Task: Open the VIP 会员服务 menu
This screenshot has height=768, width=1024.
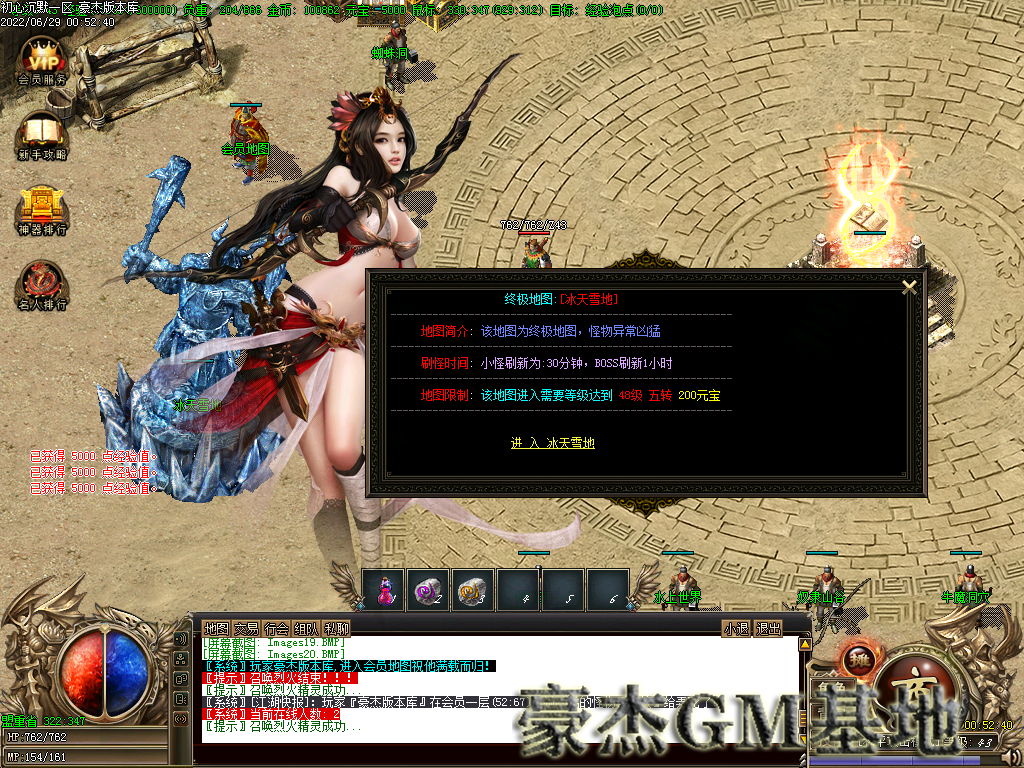Action: [x=43, y=58]
